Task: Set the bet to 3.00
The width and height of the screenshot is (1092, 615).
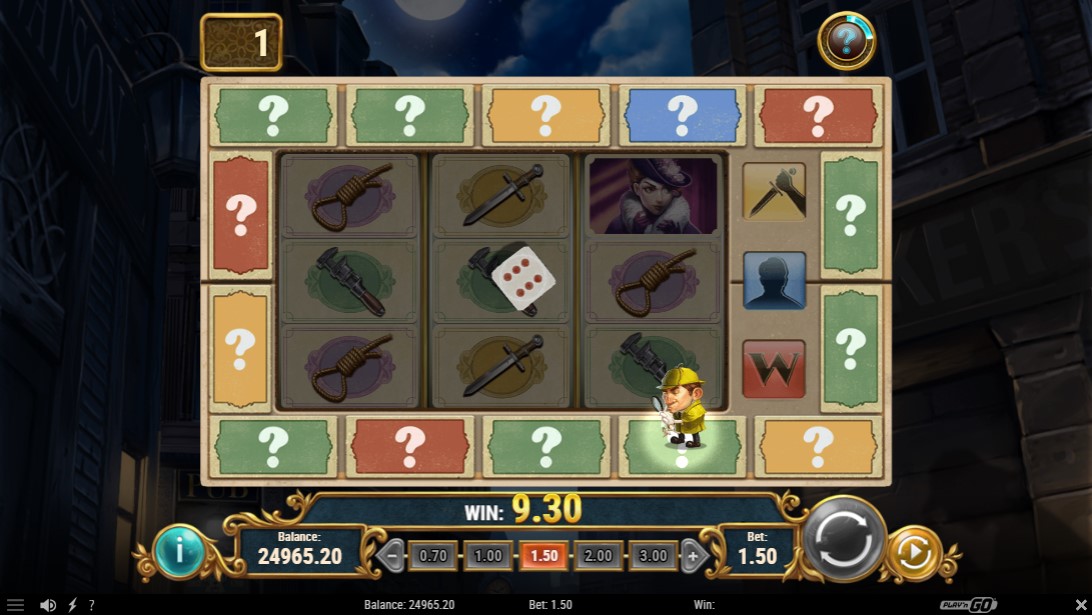Action: pyautogui.click(x=652, y=555)
